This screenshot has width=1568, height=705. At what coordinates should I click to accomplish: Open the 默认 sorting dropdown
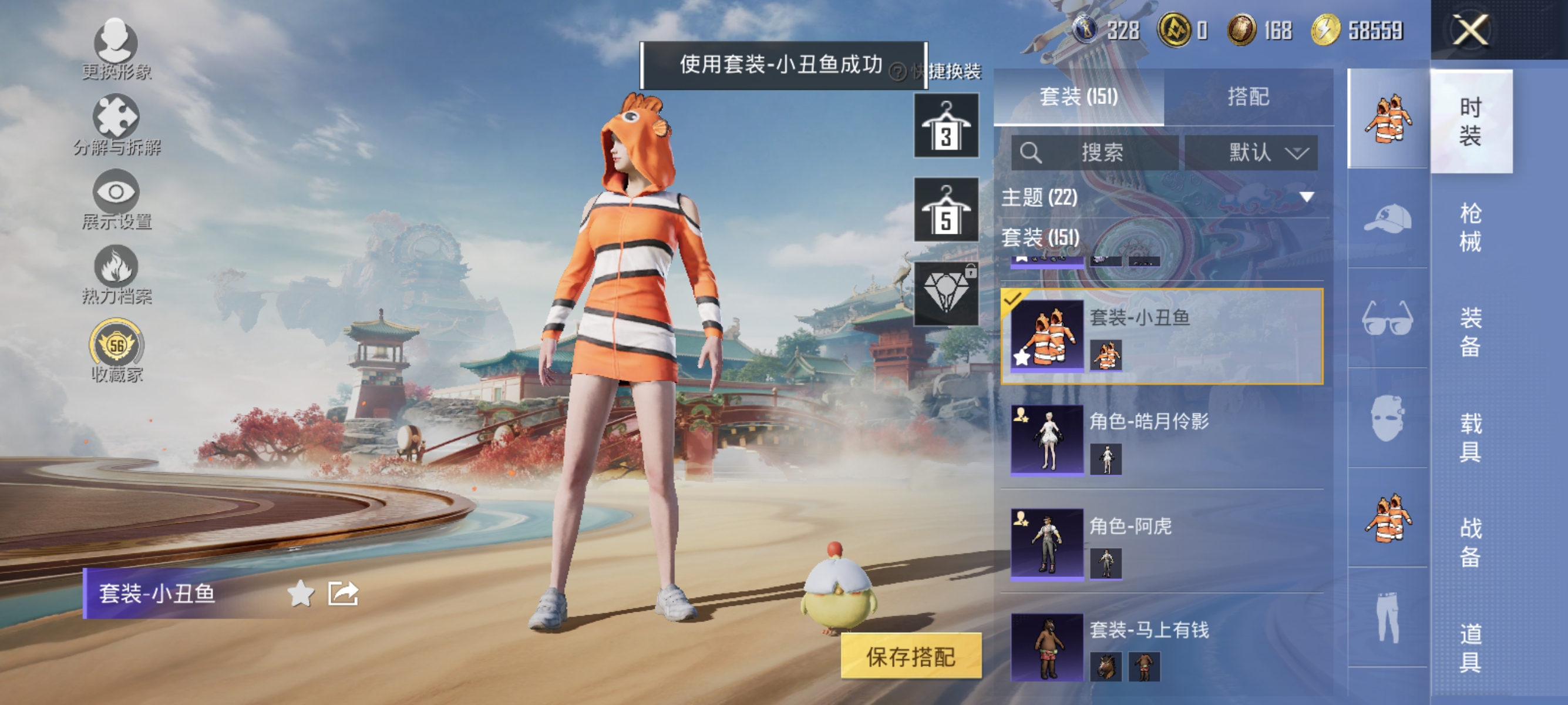[1251, 153]
